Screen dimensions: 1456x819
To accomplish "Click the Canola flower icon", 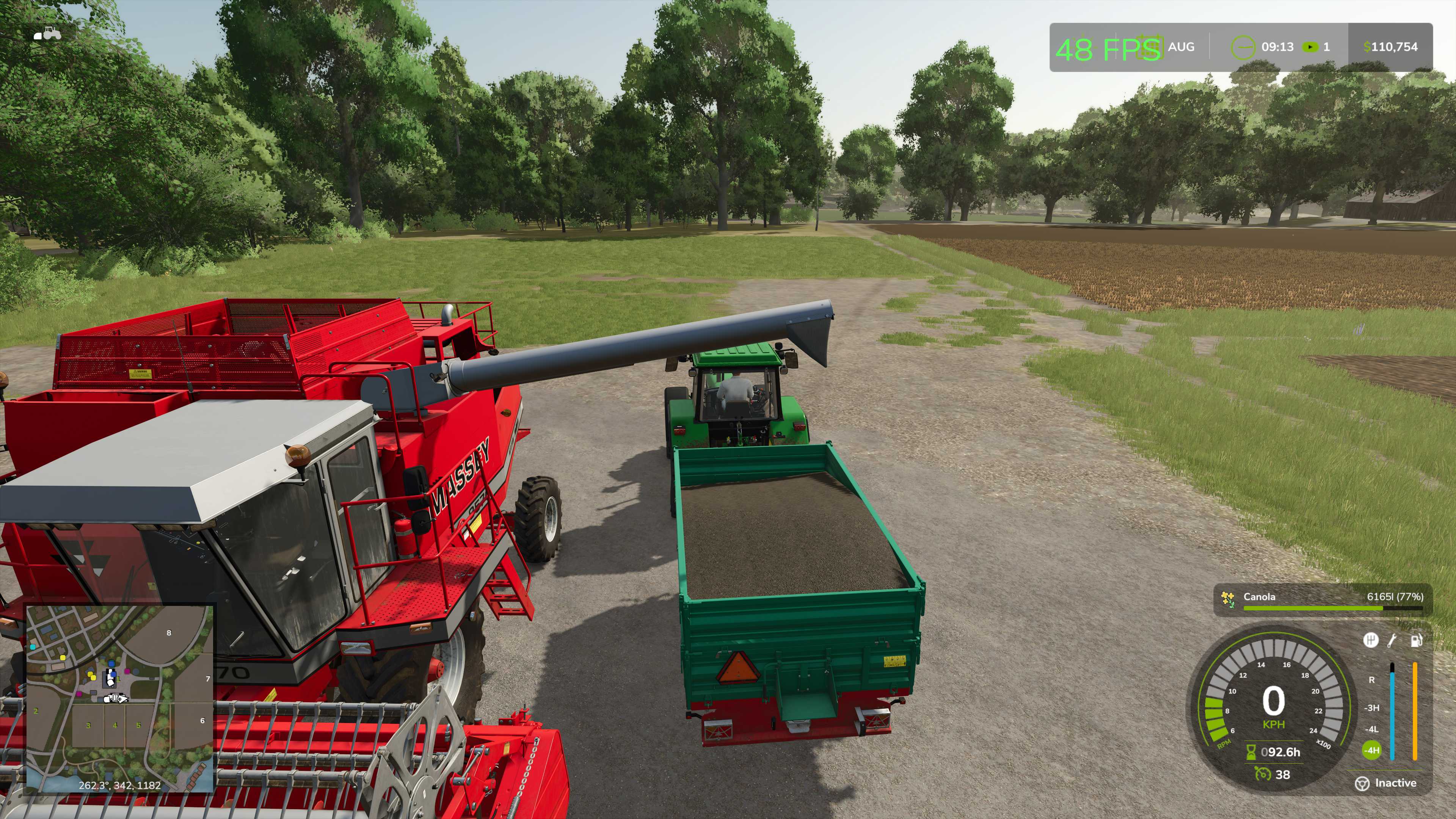I will [x=1227, y=599].
